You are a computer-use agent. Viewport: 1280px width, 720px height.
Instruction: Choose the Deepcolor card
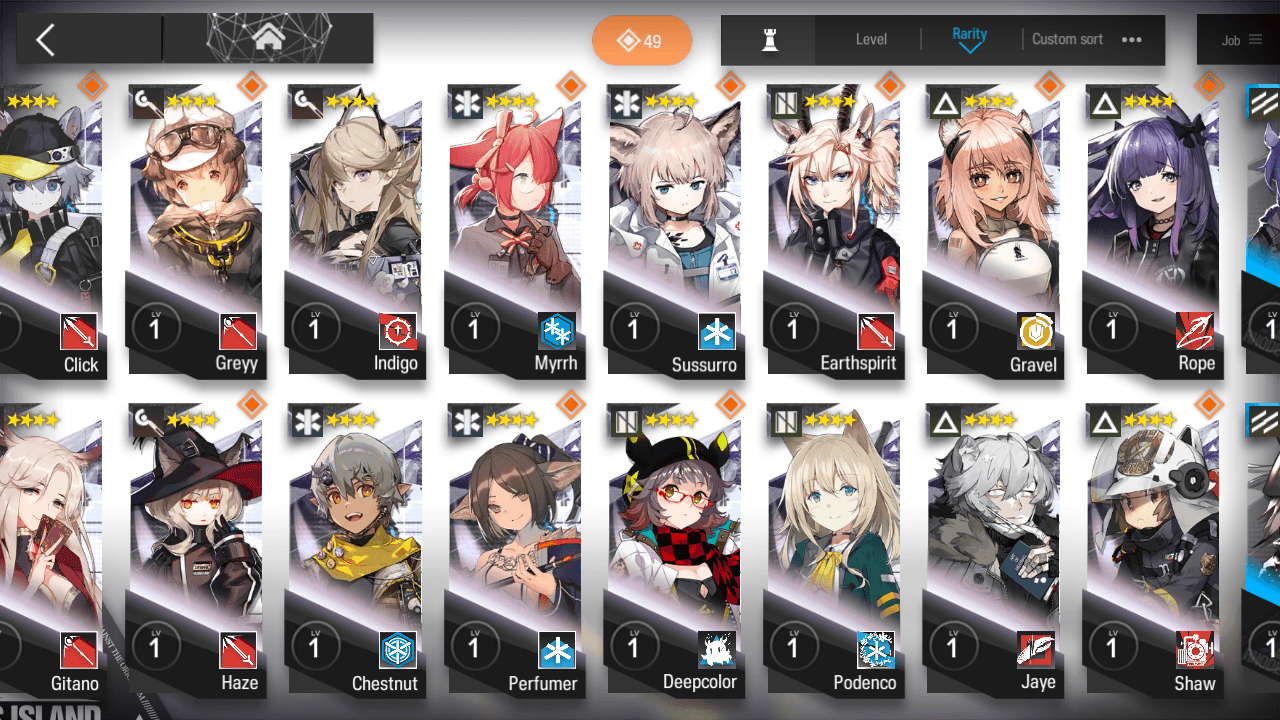pyautogui.click(x=675, y=550)
